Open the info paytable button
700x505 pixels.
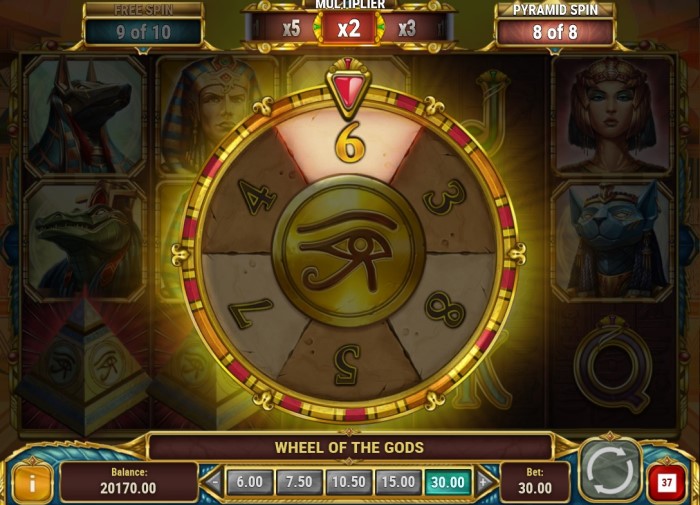coord(32,483)
